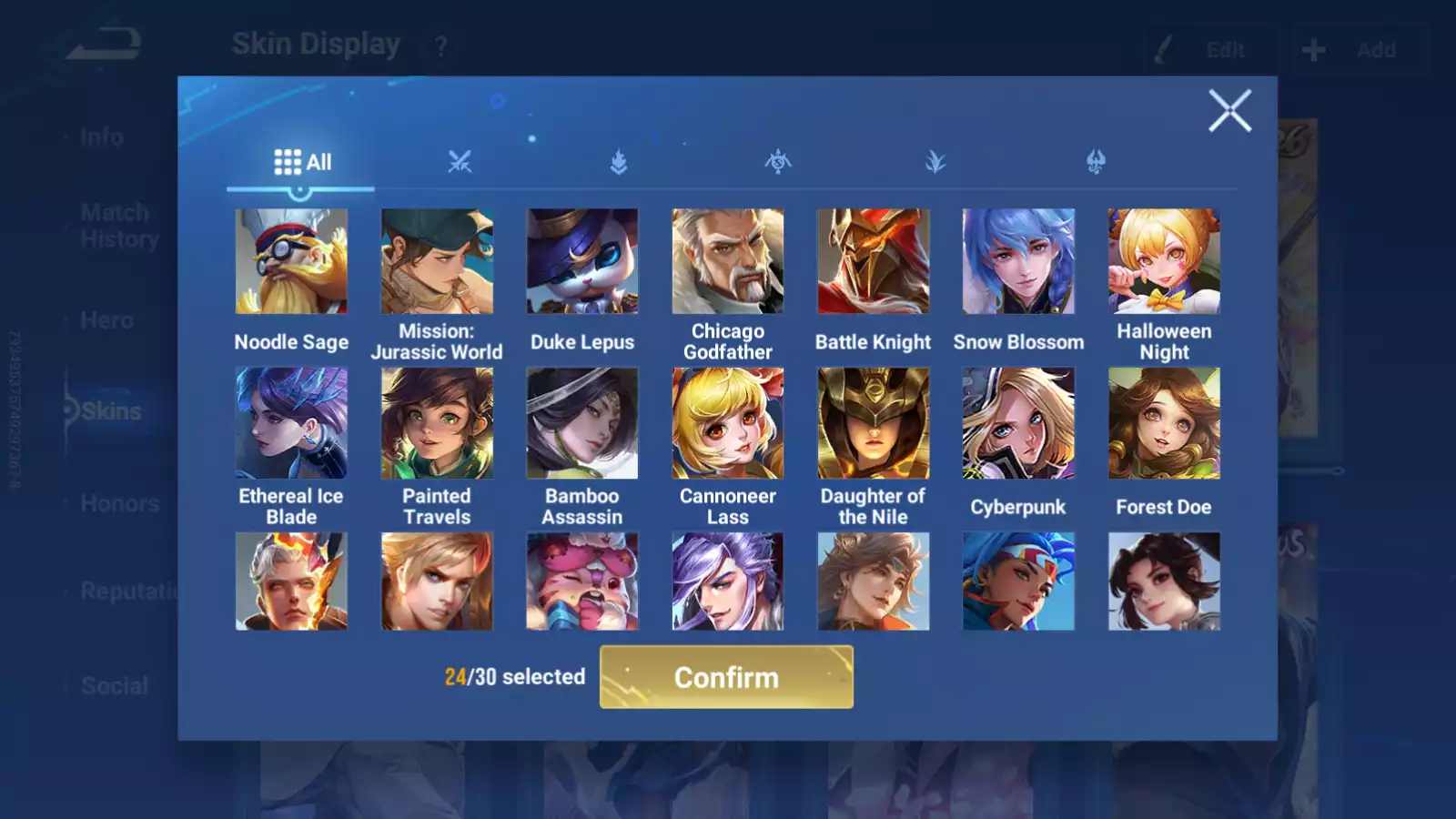Toggle selection of the Noodle Sage skin
Viewport: 1456px width, 819px height.
tap(291, 260)
